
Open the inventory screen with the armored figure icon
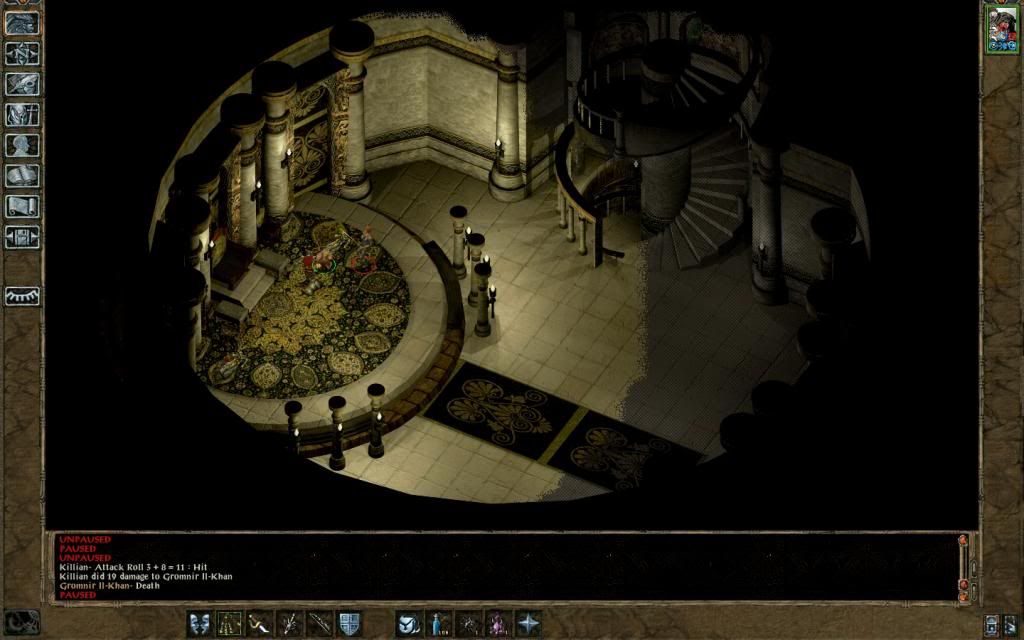coord(22,115)
